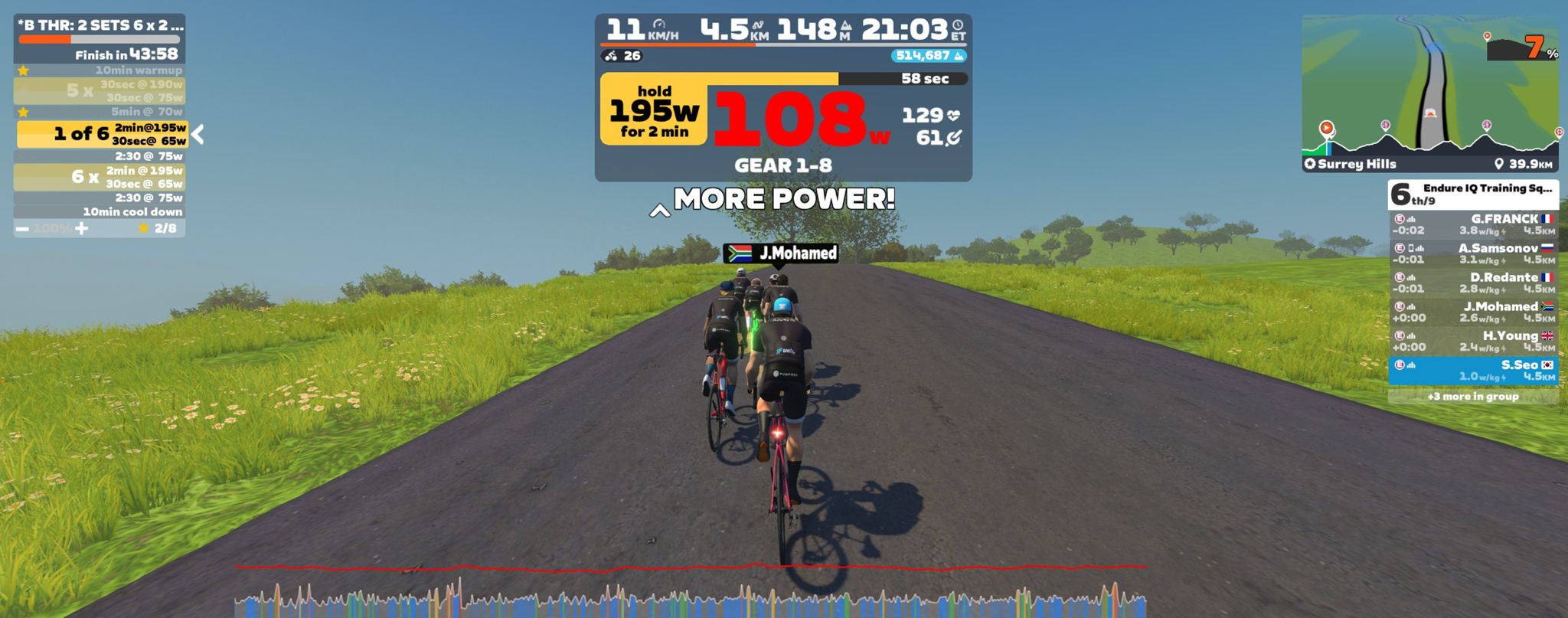Viewport: 1568px width, 618px height.
Task: Click the Endure IQ Training group header
Action: 1473,195
